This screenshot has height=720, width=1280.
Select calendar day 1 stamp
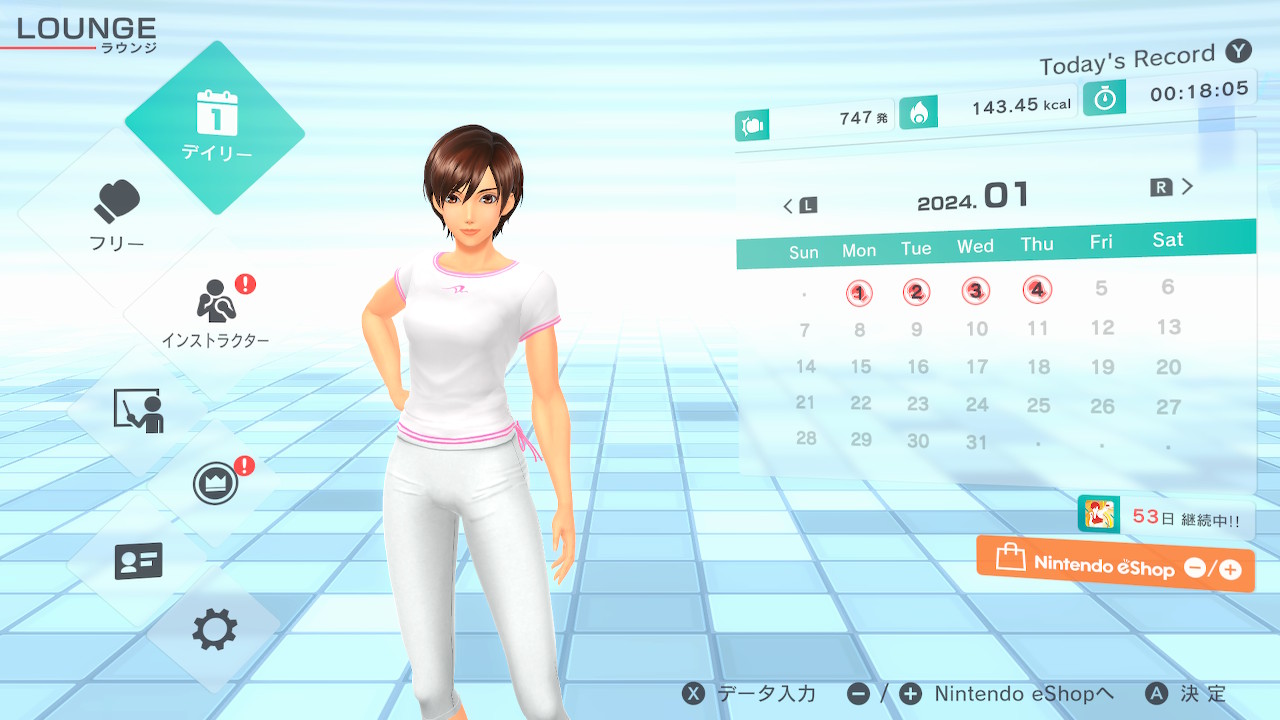pos(859,293)
